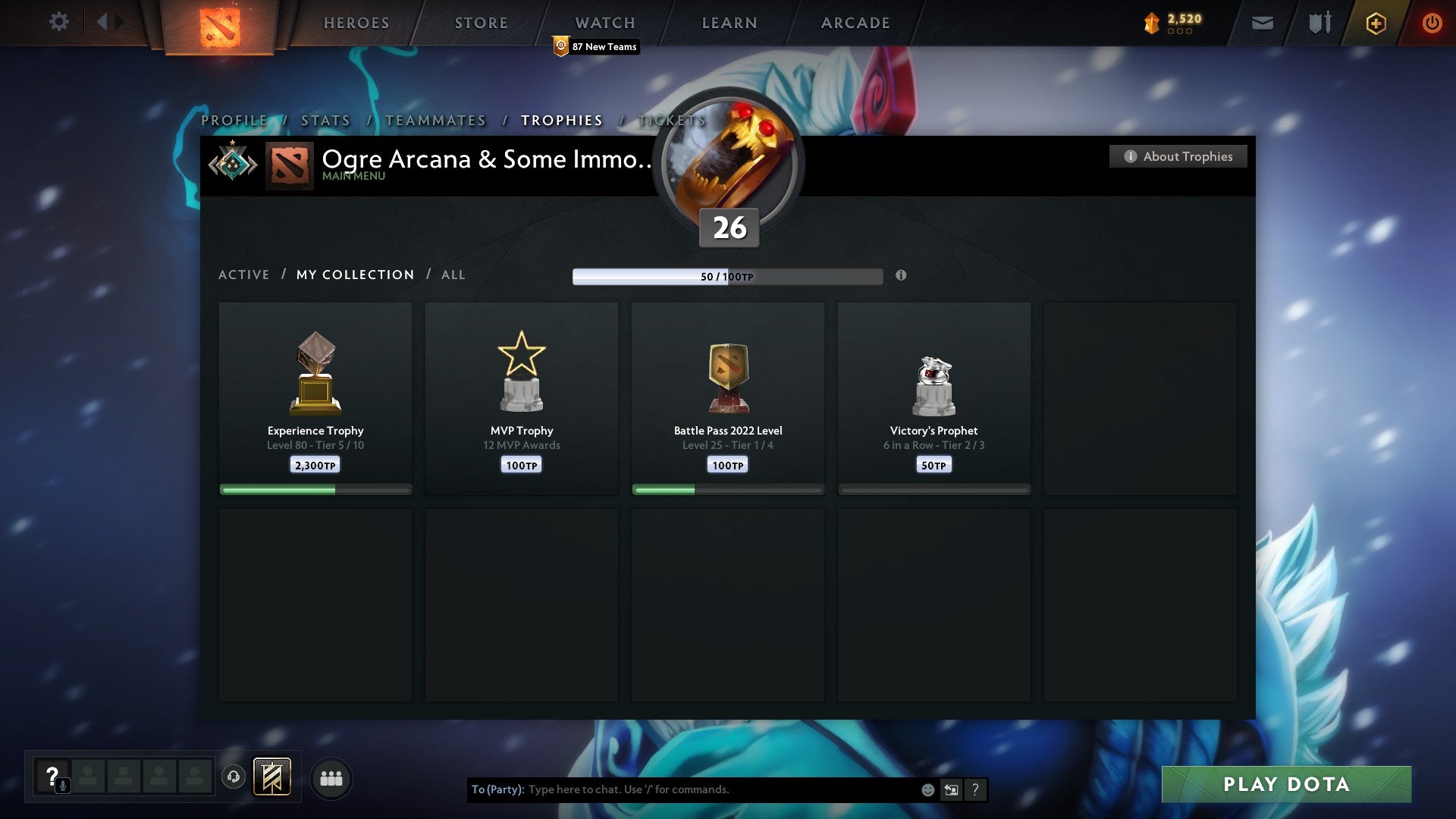Toggle the microphone in party panel
1456x819 pixels.
pos(61,786)
